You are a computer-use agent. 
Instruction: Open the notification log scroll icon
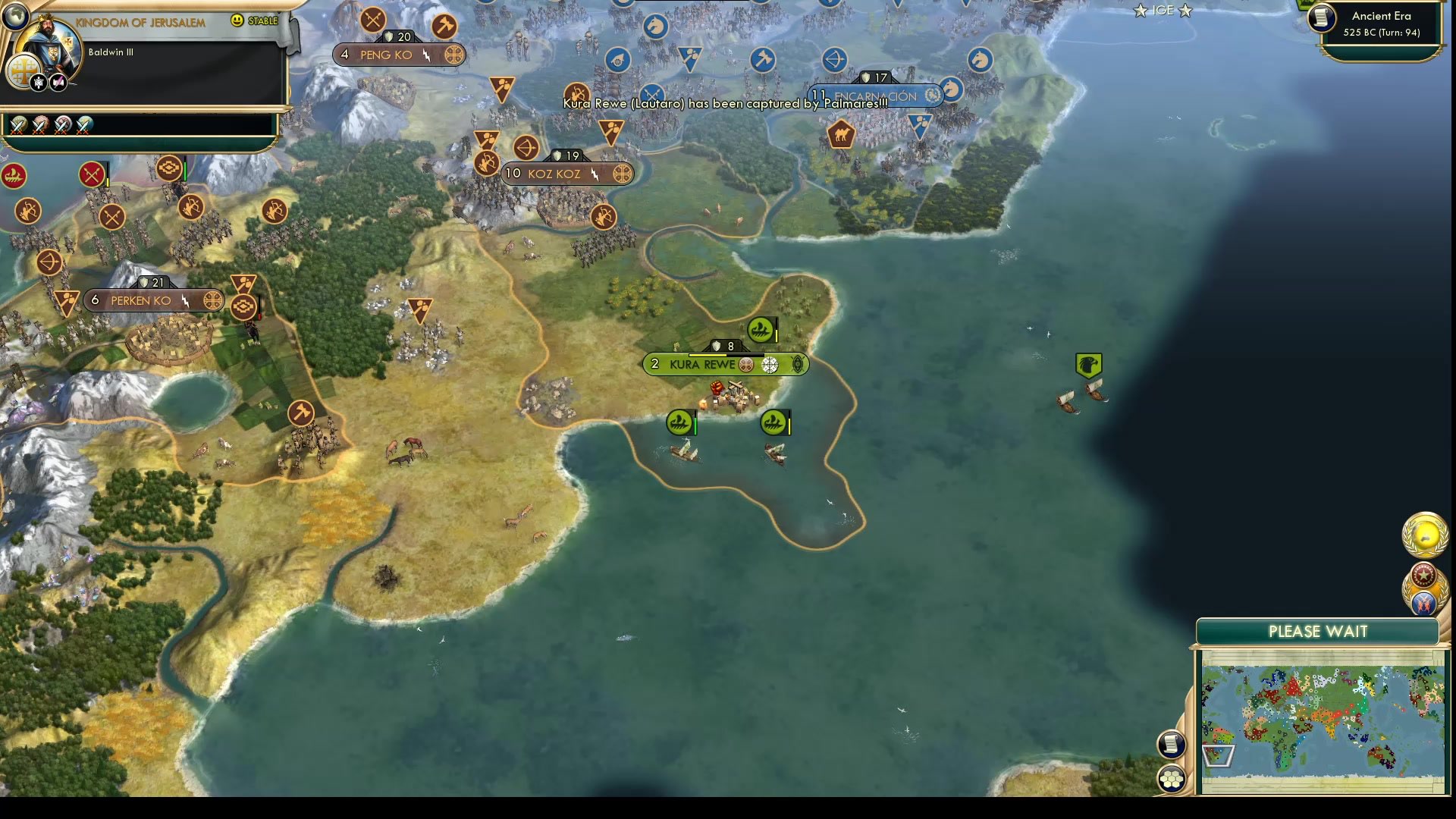coord(1172,745)
